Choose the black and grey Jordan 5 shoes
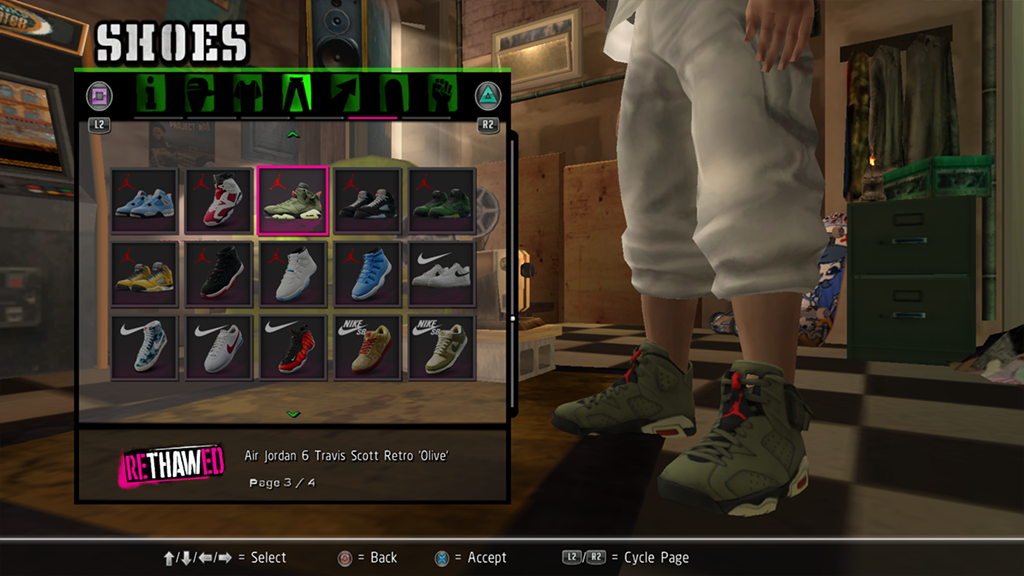 pyautogui.click(x=367, y=200)
